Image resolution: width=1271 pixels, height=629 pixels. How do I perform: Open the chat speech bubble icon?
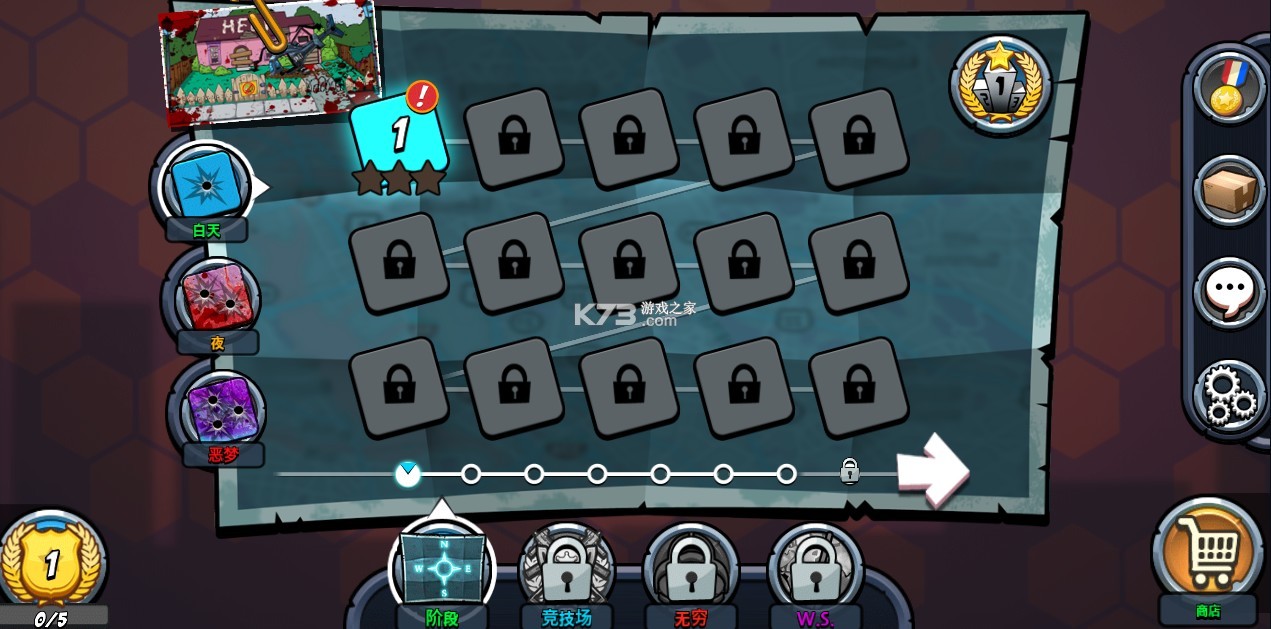tap(1229, 292)
